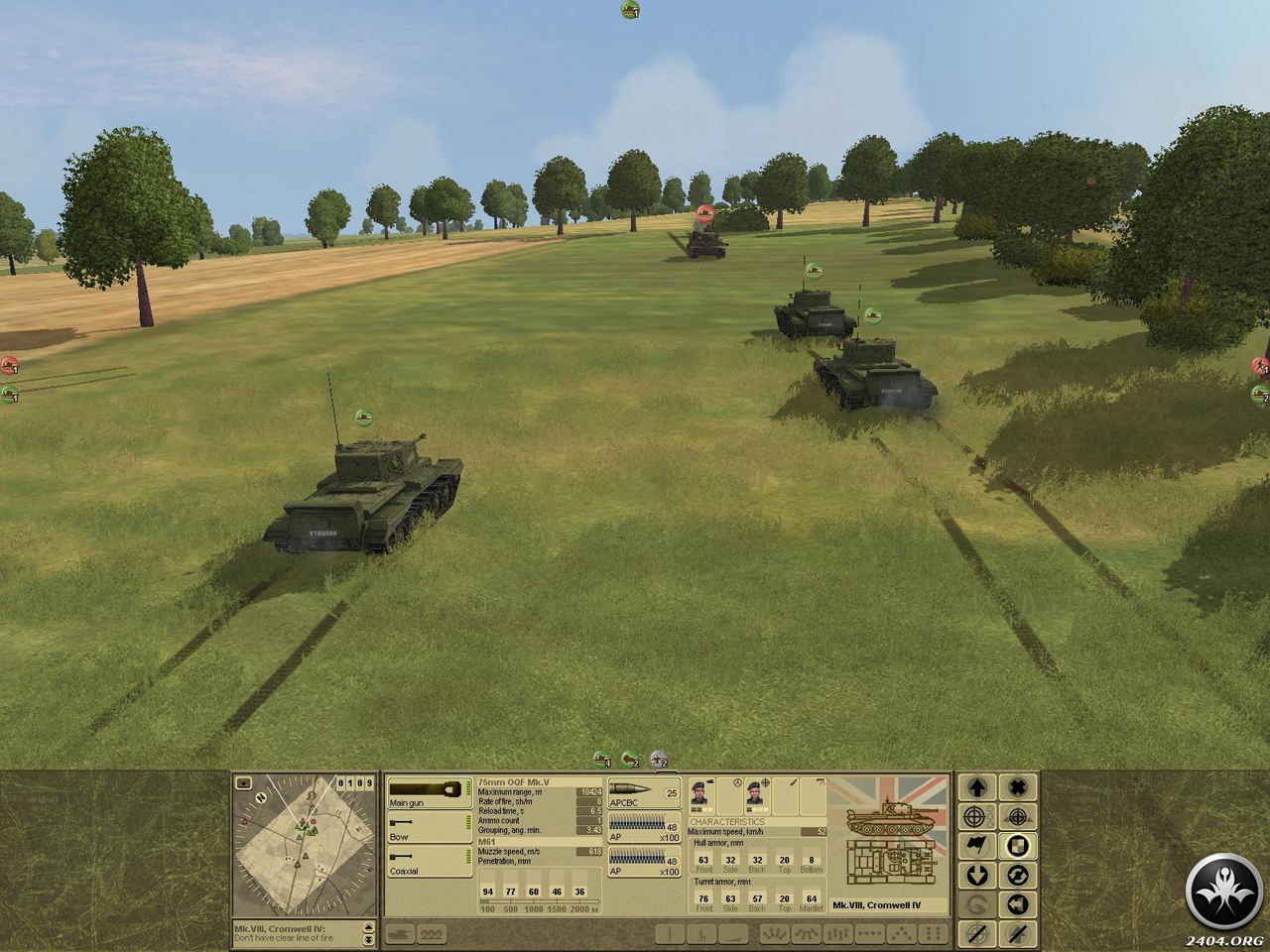The image size is (1270, 952).
Task: Toggle the crossed-out arrow stop movement button
Action: pos(1017,933)
